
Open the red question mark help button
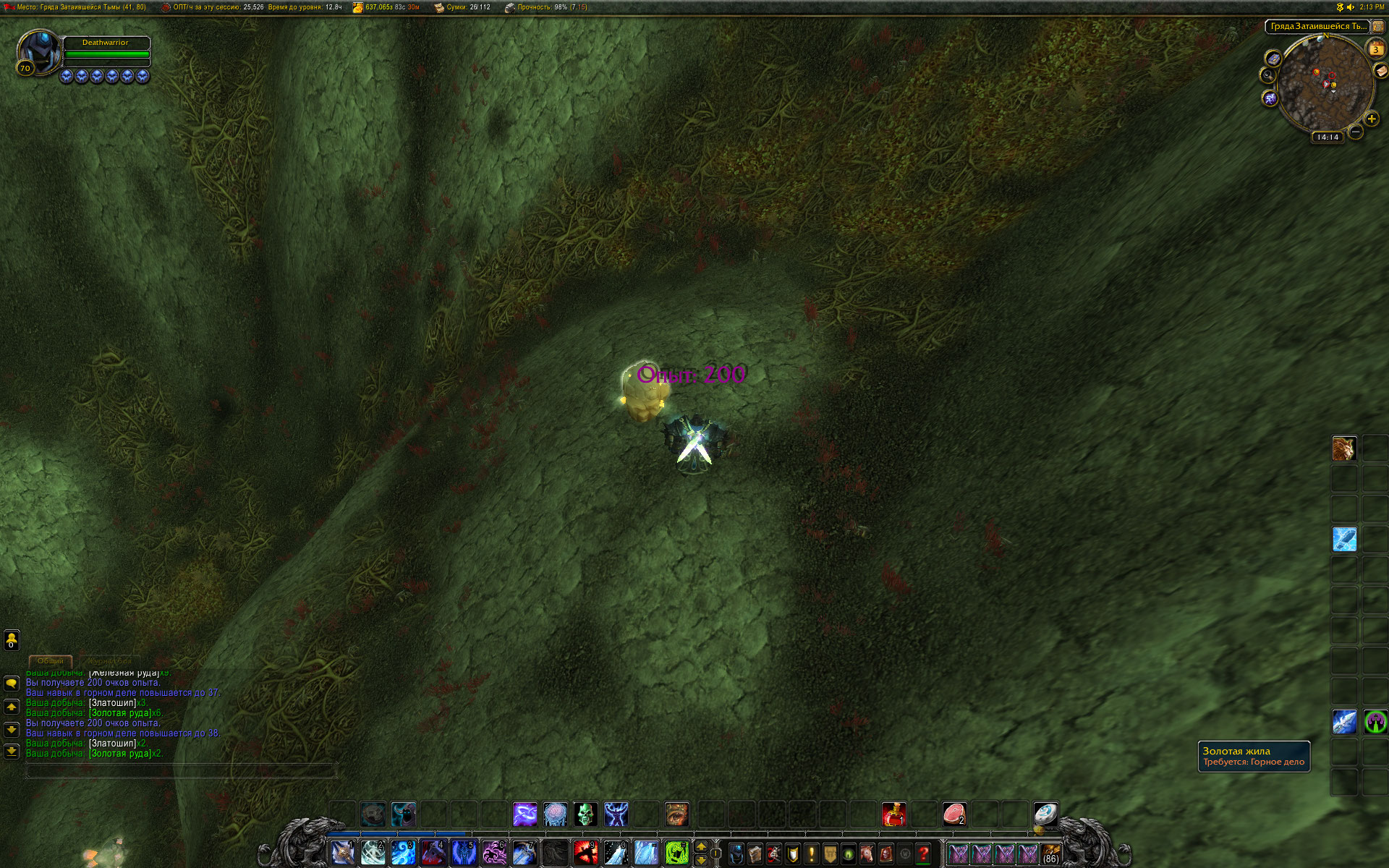pos(923,854)
